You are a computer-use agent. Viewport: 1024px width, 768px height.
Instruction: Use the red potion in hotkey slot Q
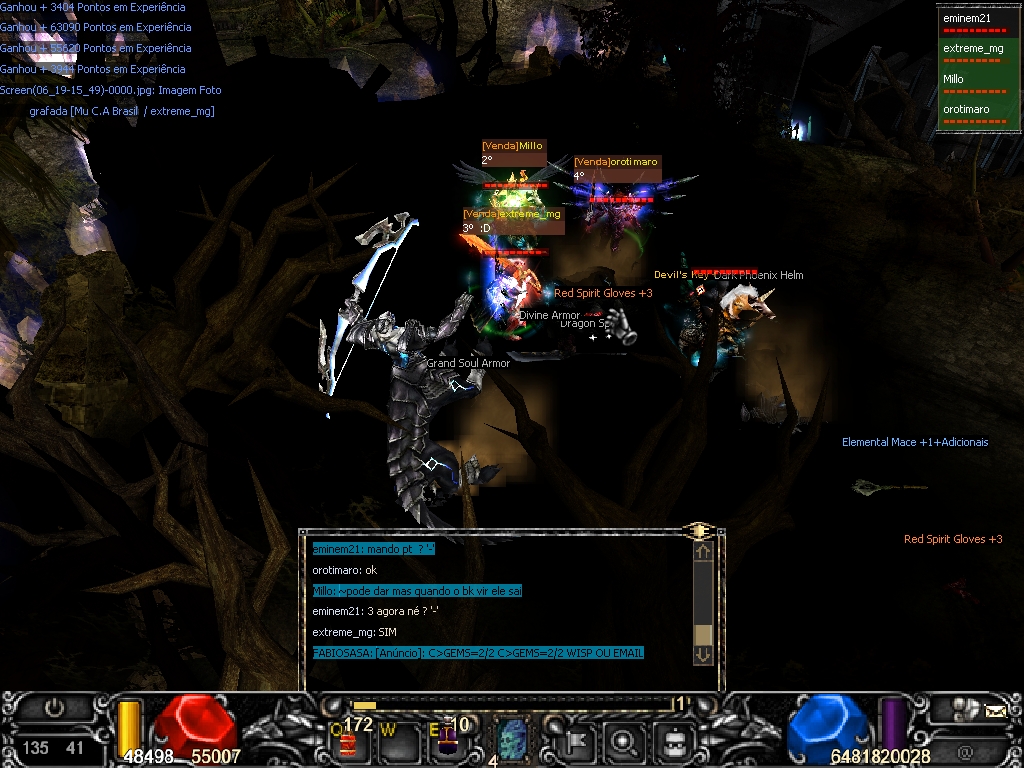tap(349, 743)
